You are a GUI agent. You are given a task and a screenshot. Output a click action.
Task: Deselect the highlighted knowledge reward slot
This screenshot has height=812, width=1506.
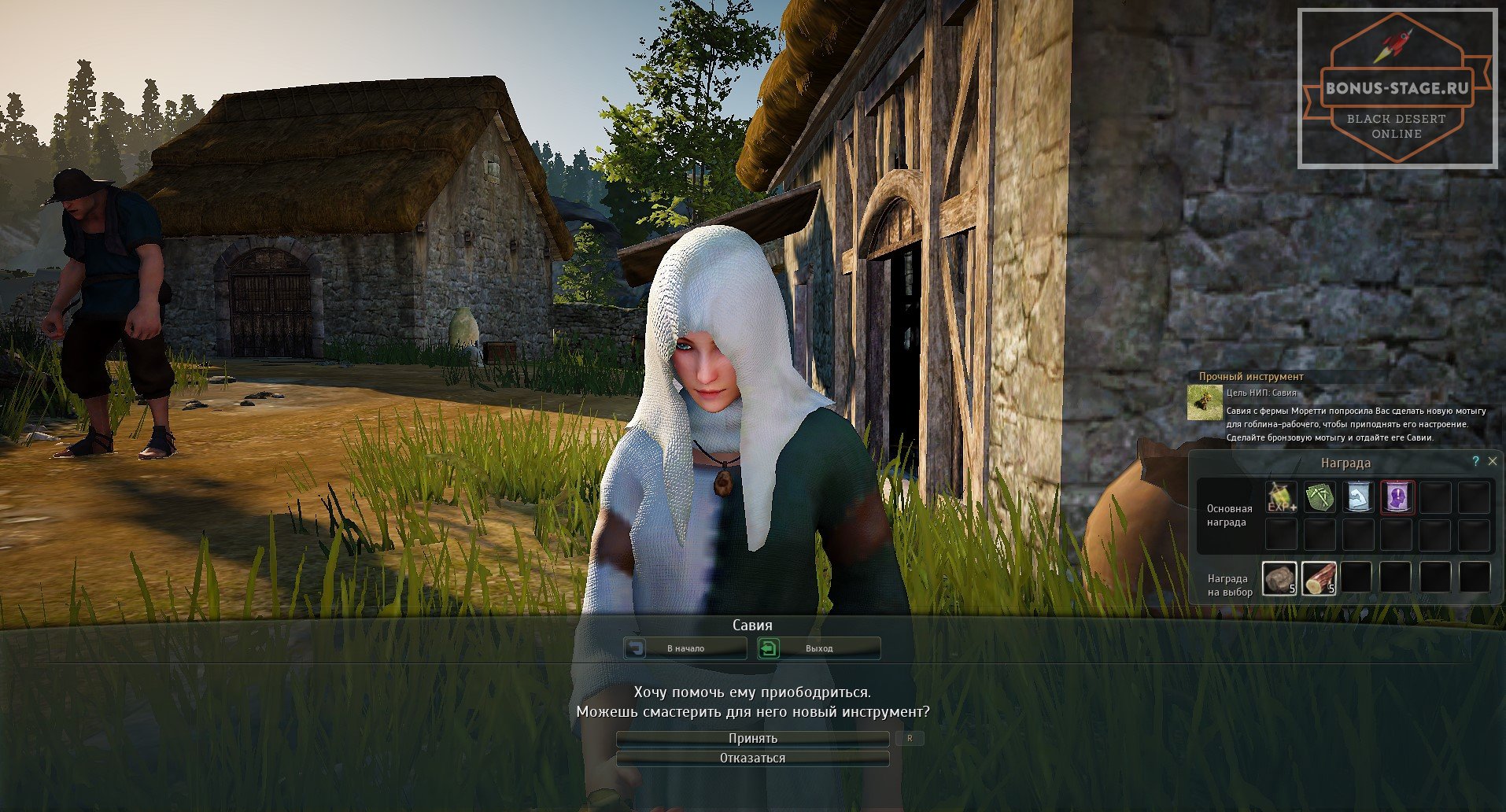[x=1397, y=496]
